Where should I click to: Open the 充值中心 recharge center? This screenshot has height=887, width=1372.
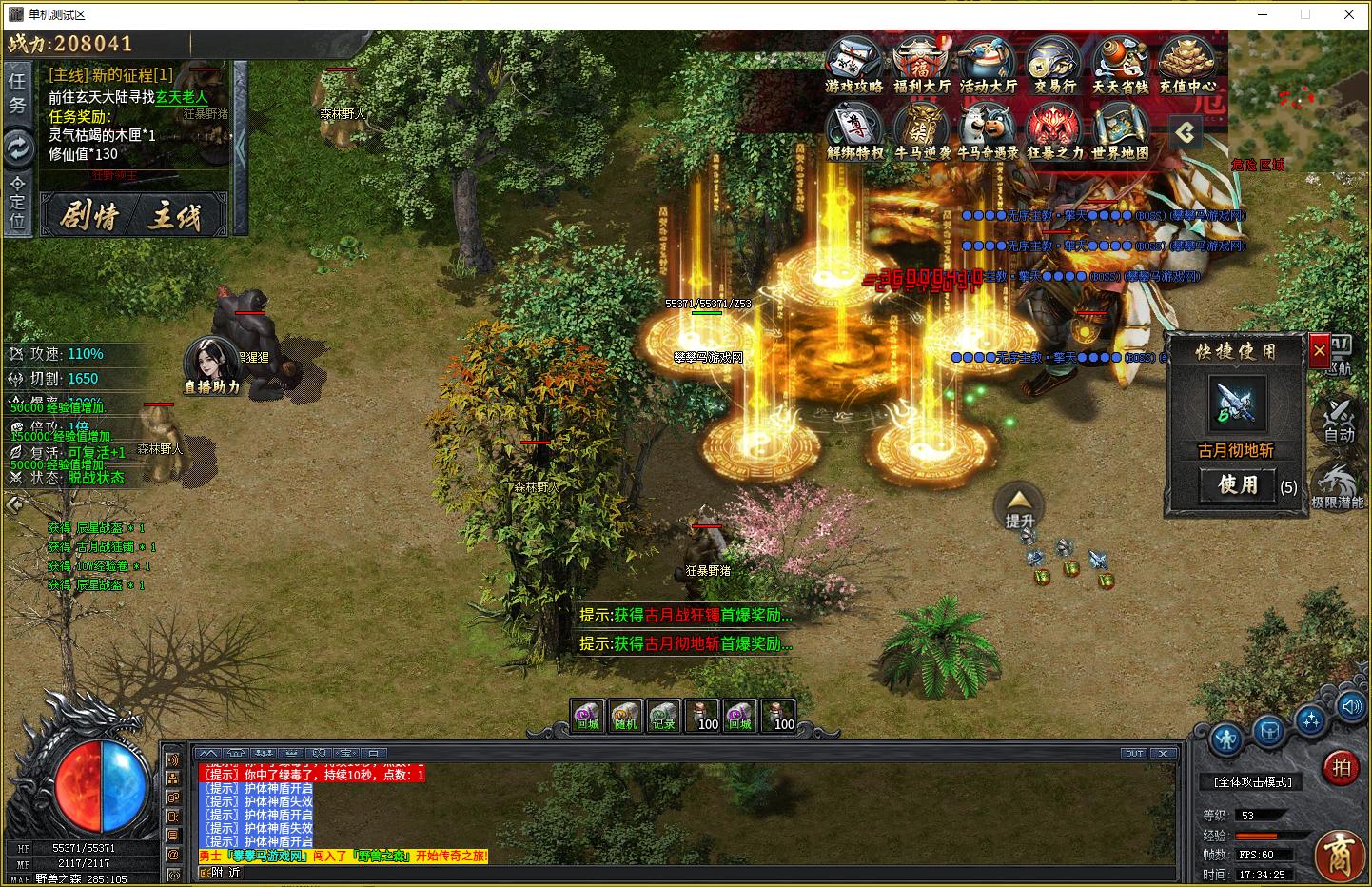point(1187,63)
